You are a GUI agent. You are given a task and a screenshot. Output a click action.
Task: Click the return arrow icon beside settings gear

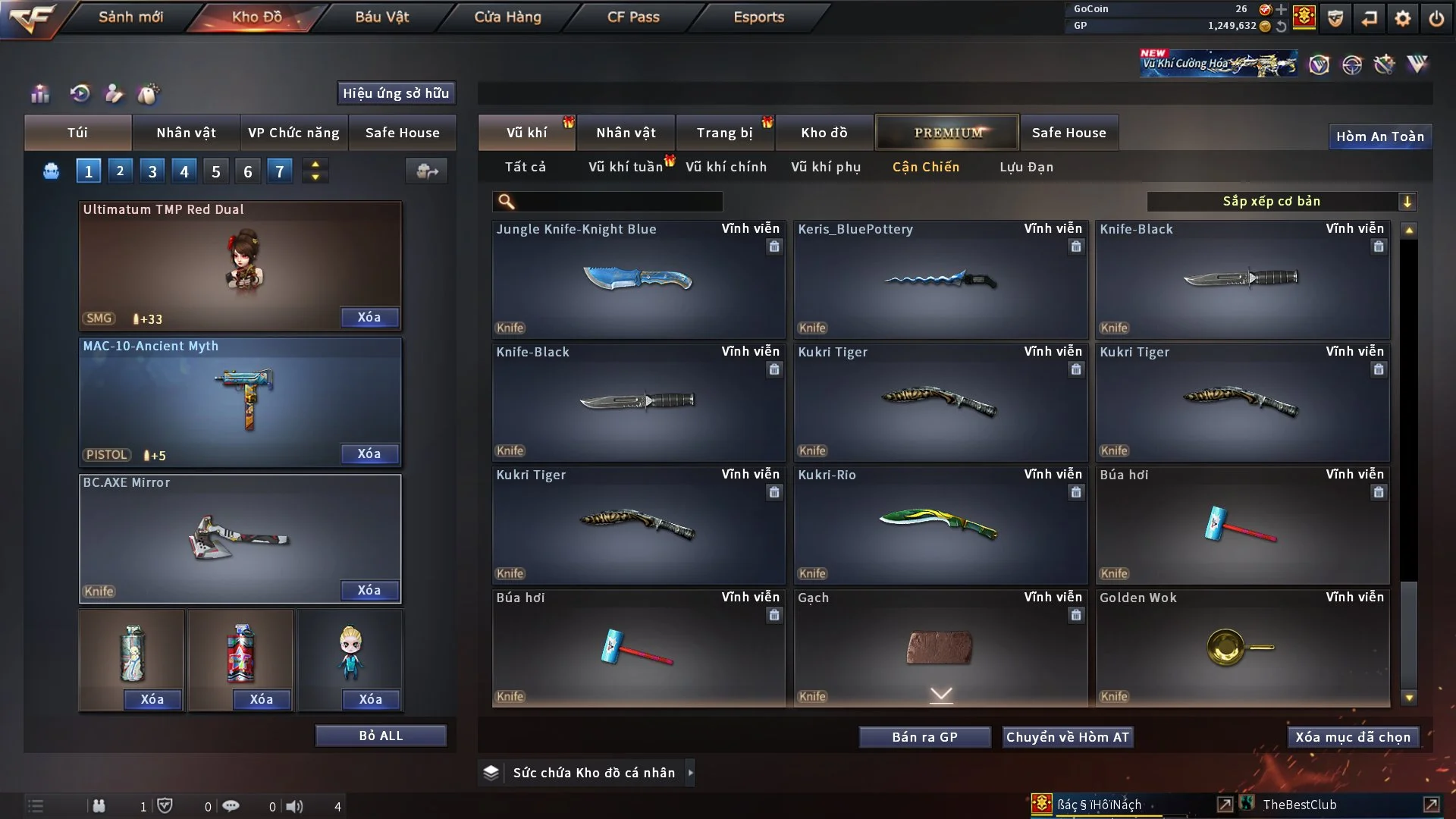(1369, 19)
